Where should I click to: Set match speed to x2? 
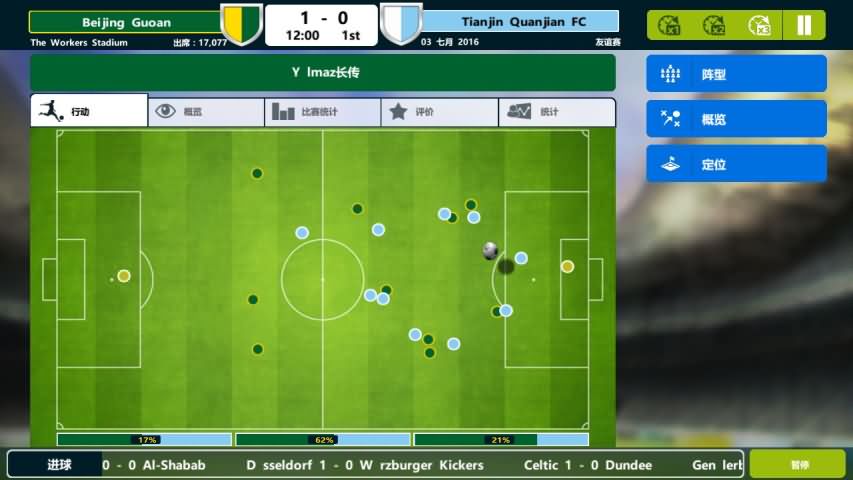point(715,25)
